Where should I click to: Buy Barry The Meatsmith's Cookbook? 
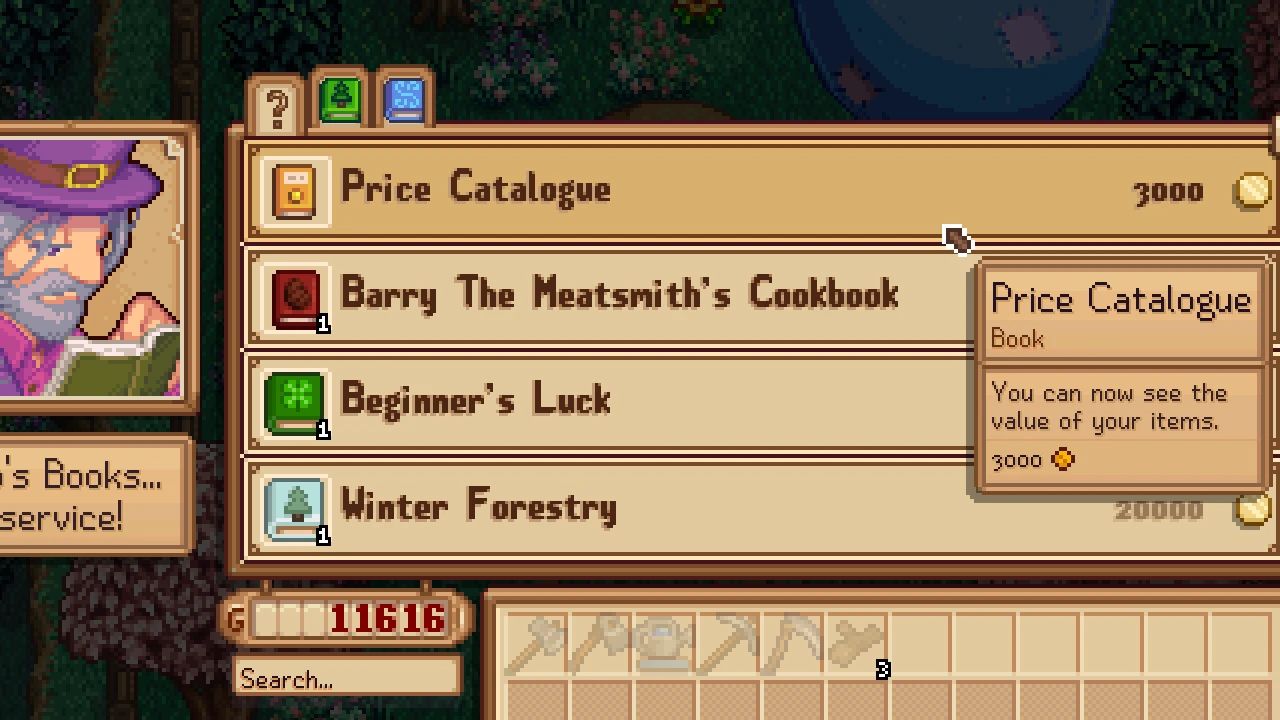(620, 295)
